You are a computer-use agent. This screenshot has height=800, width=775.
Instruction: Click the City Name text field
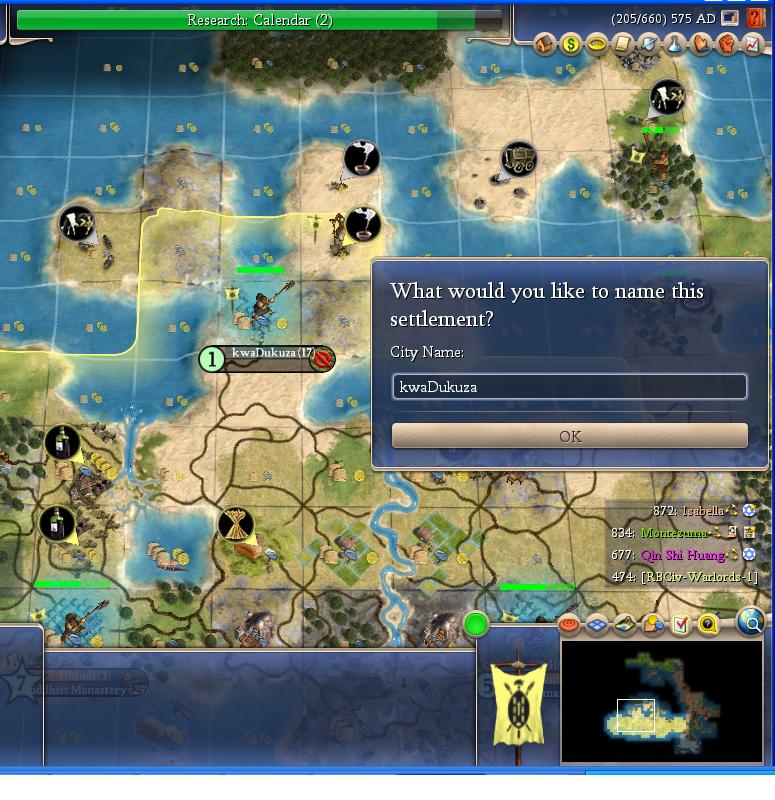click(569, 387)
